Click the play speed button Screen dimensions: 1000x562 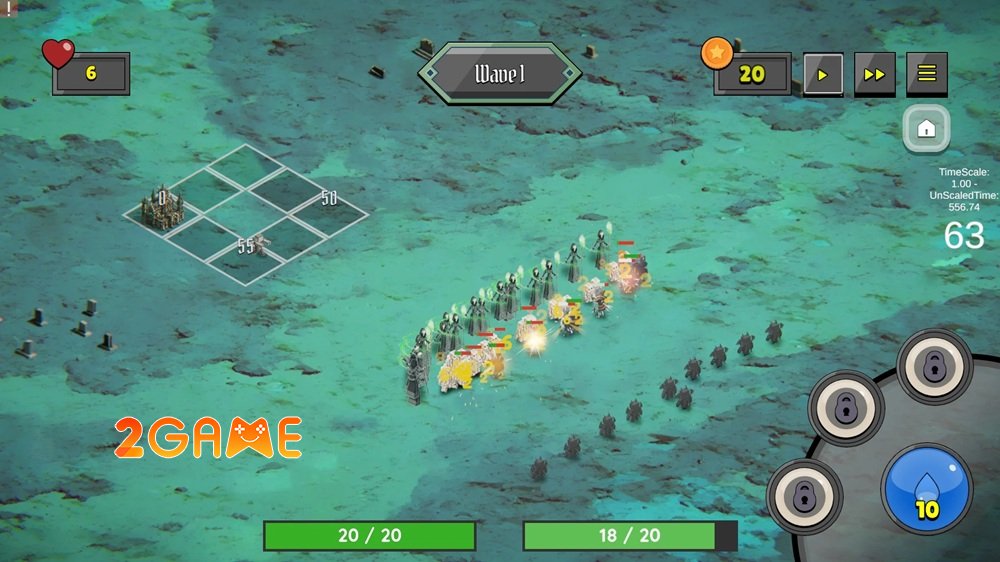tap(823, 74)
